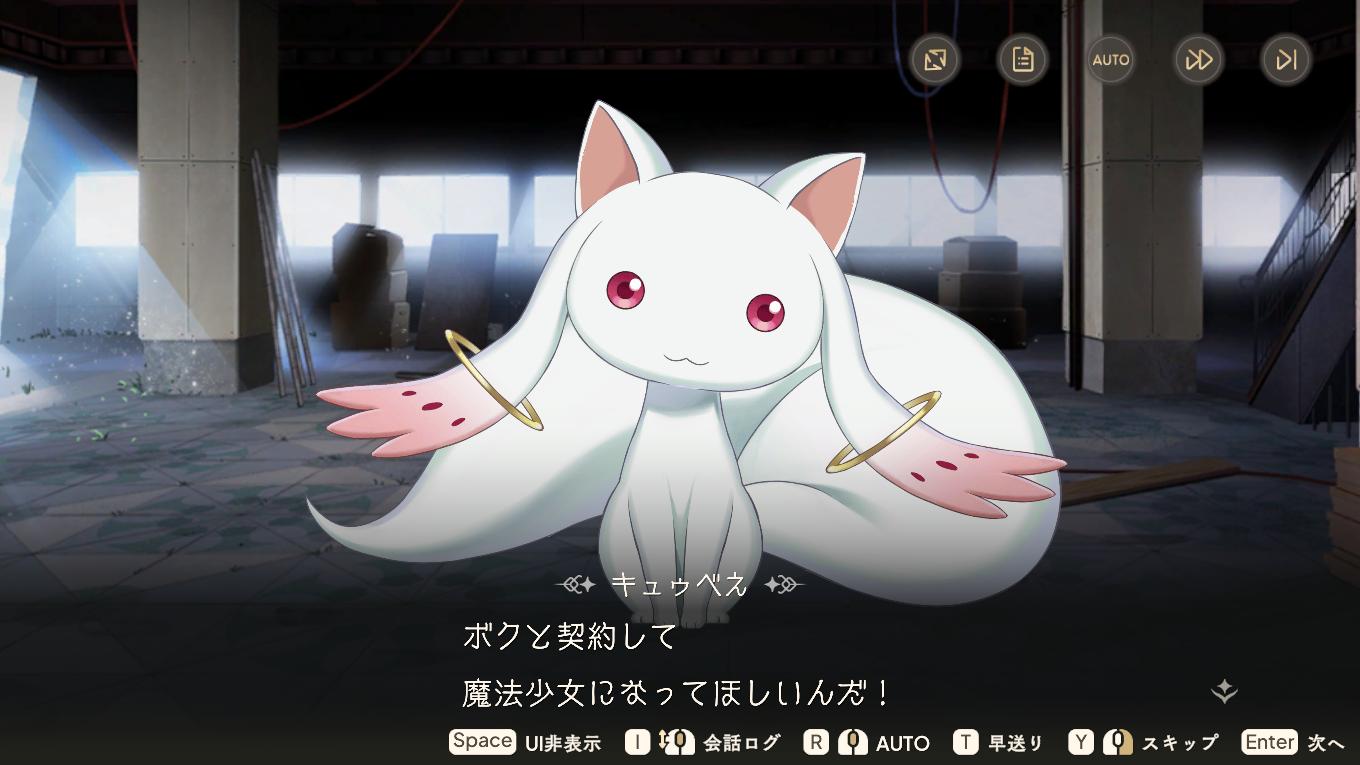This screenshot has height=765, width=1360.
Task: Click the skip-to-end icon in the corner
Action: tap(1284, 60)
